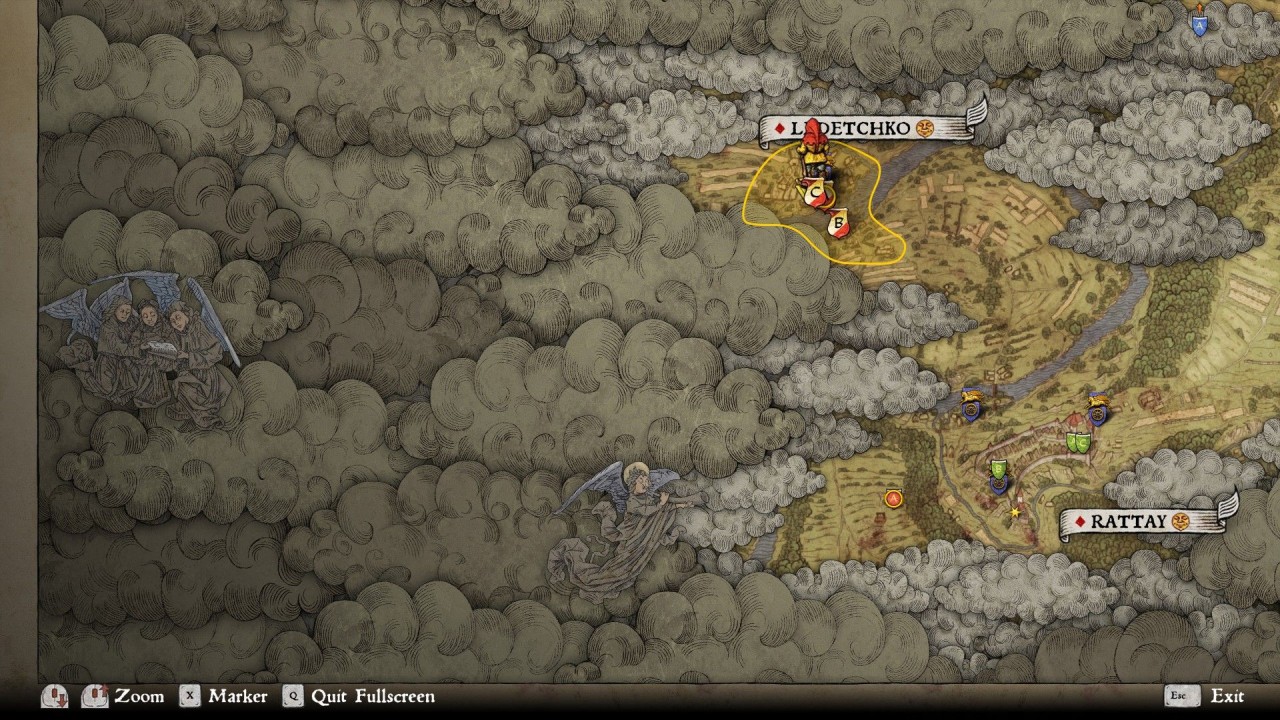Select the Ledetchko town banner

pyautogui.click(x=870, y=128)
